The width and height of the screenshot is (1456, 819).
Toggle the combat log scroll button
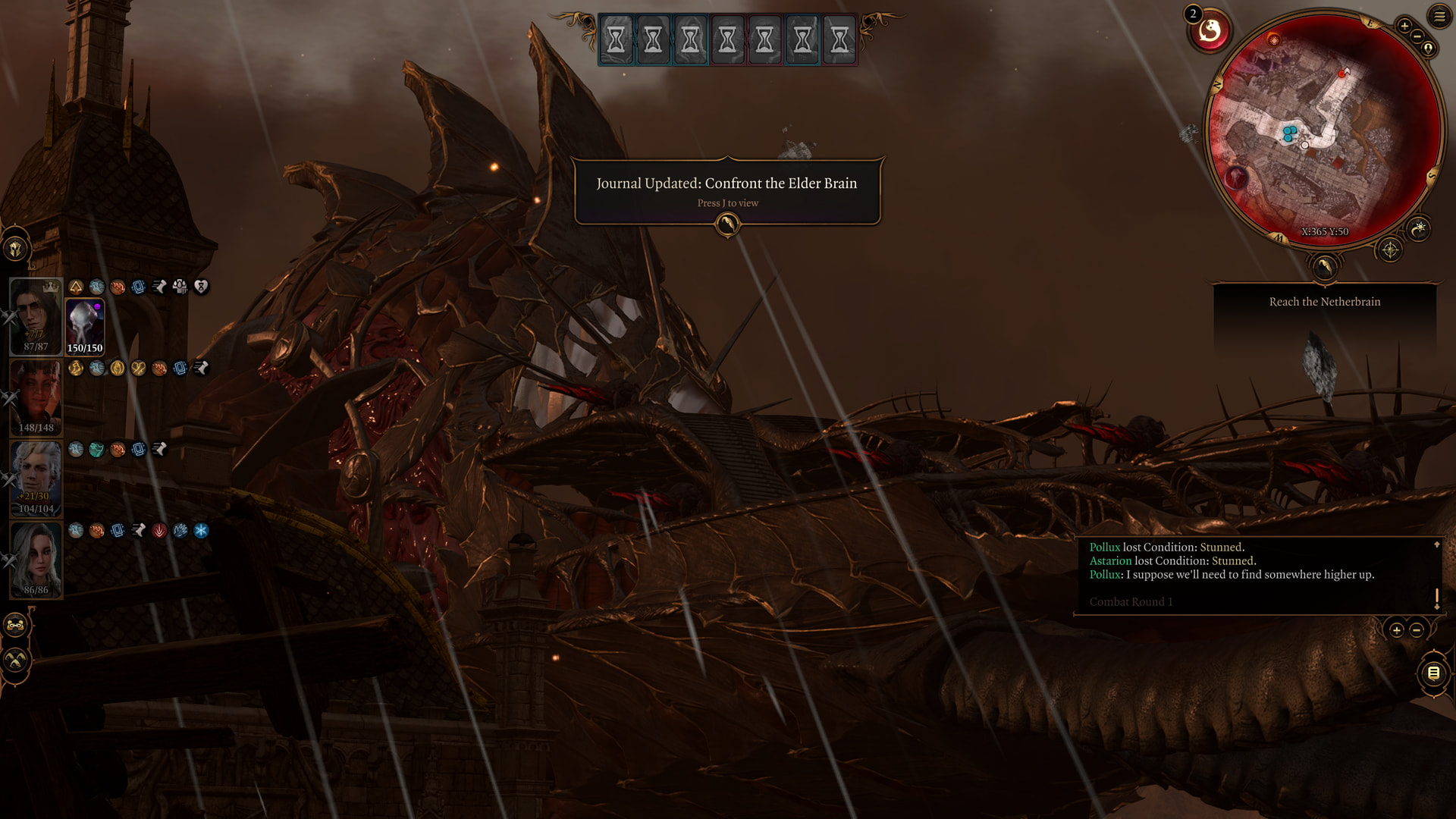coord(1433,673)
